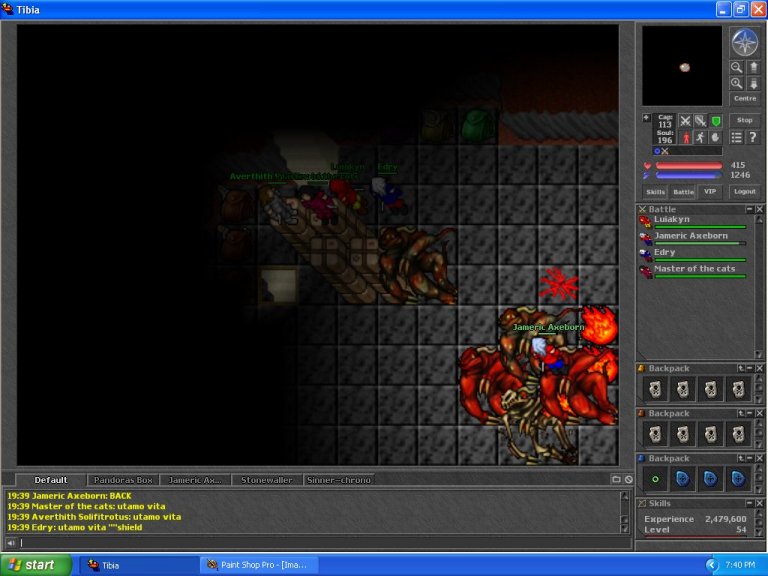Toggle the Battle list button
The width and height of the screenshot is (768, 576).
[x=683, y=191]
